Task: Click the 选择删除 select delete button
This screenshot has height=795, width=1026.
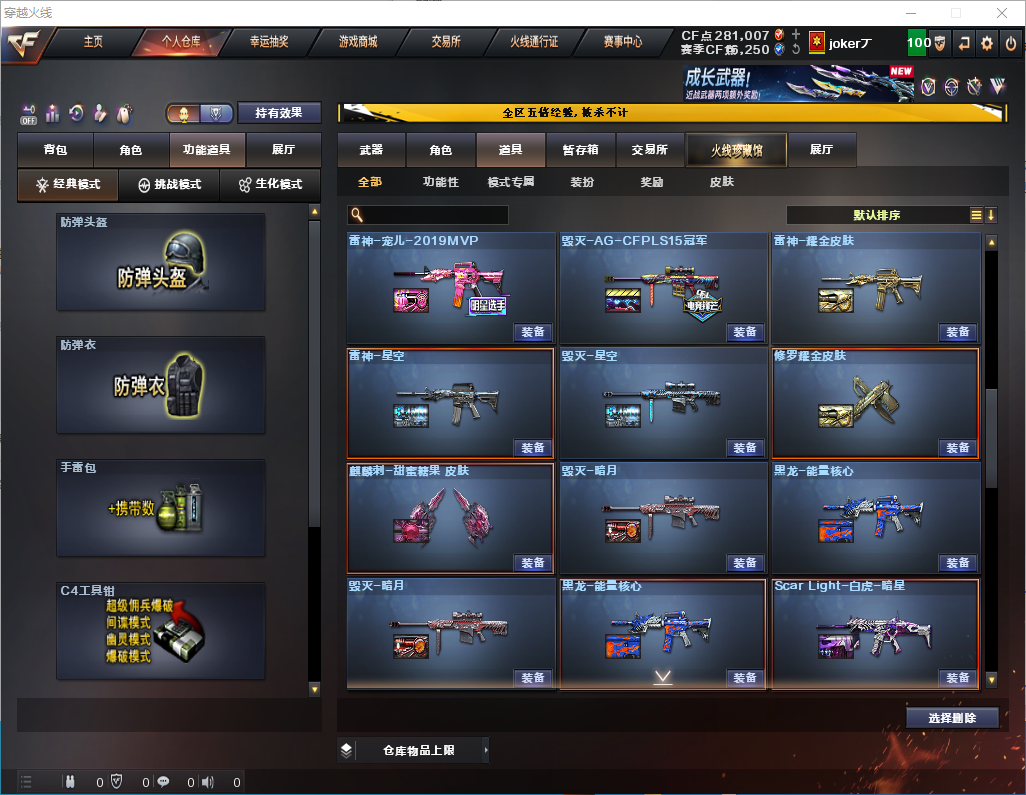Action: click(952, 718)
